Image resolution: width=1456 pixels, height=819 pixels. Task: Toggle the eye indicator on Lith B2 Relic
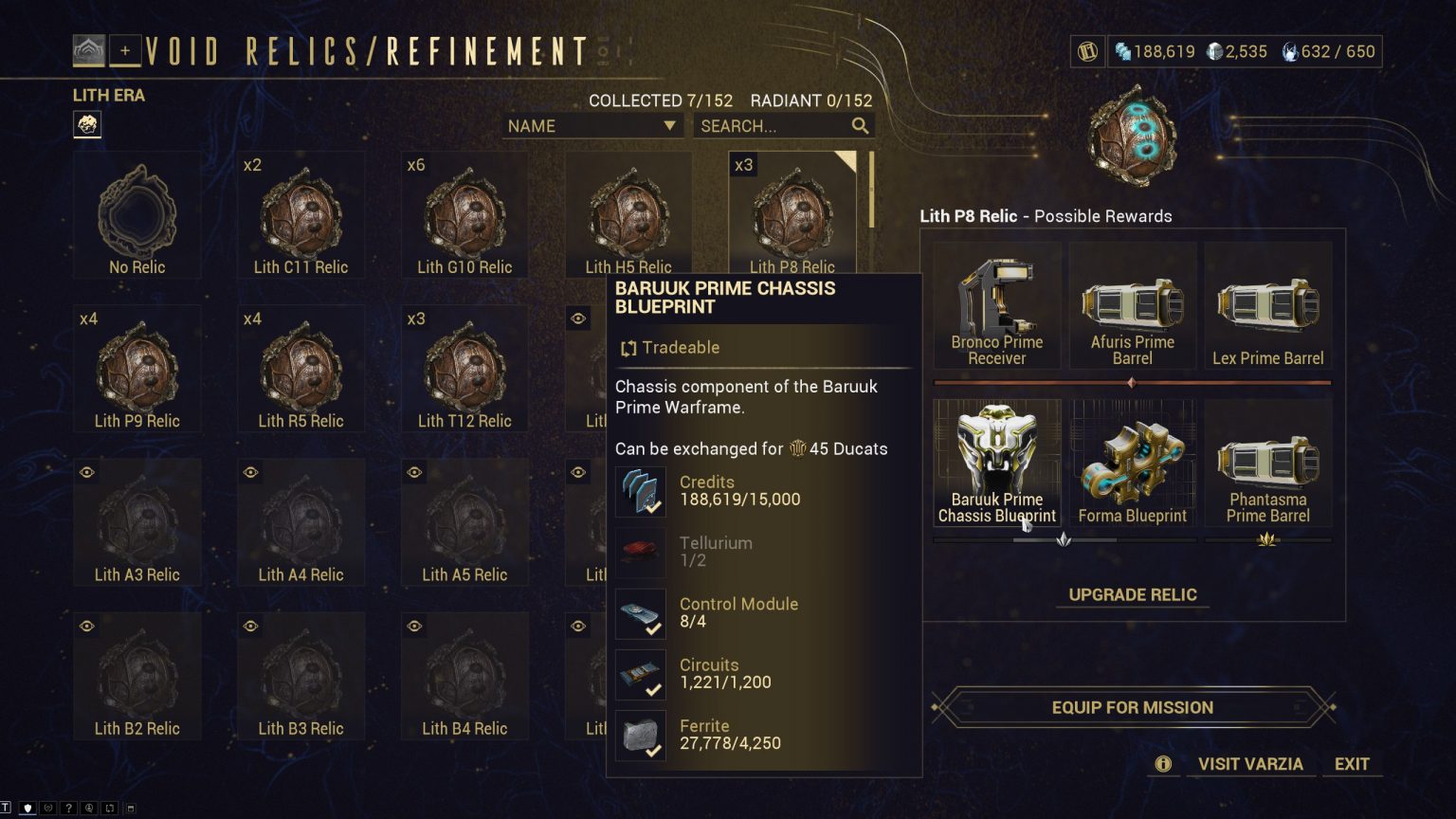coord(86,626)
